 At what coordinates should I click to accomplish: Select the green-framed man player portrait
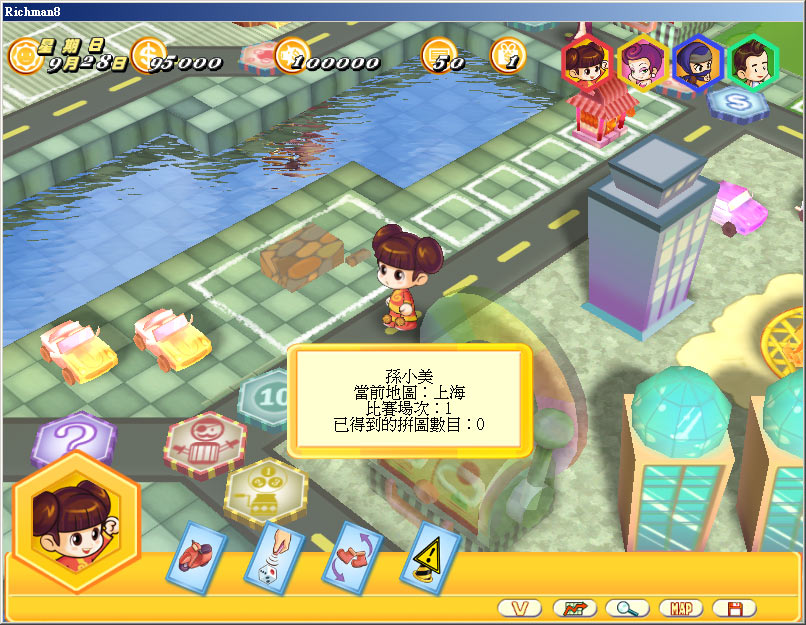point(753,62)
